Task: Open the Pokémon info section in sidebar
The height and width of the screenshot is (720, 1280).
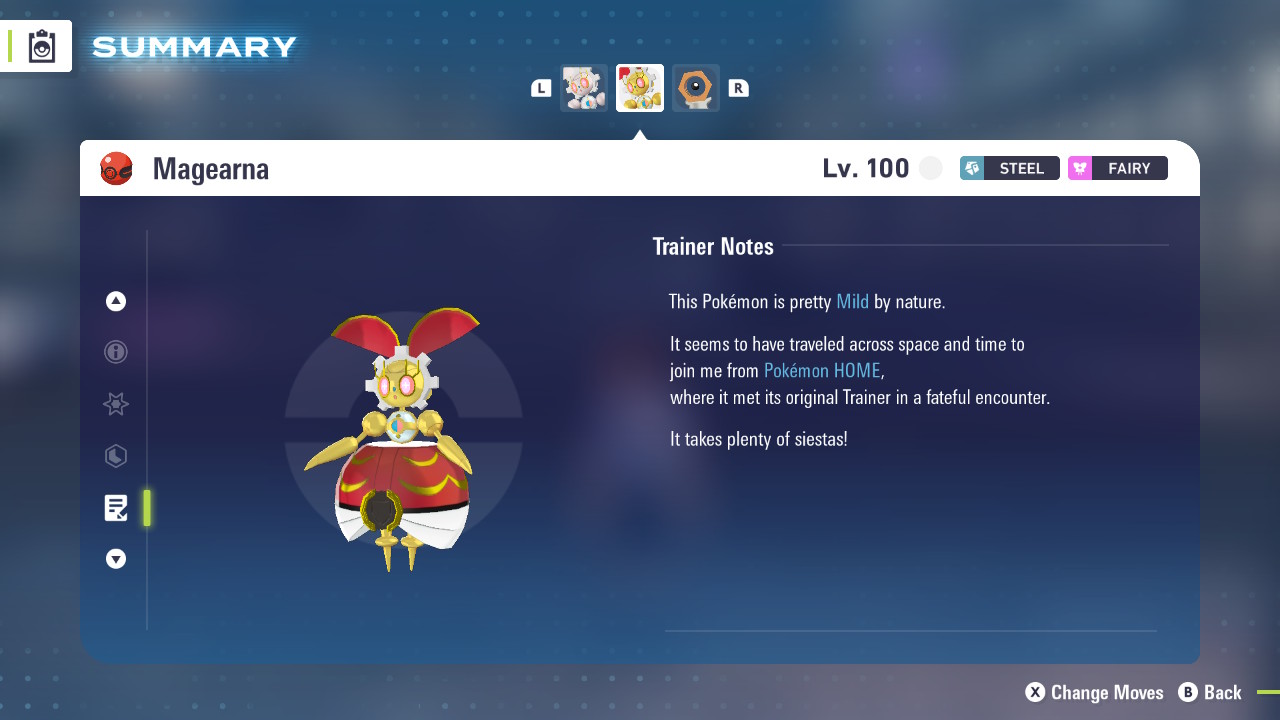Action: click(115, 352)
